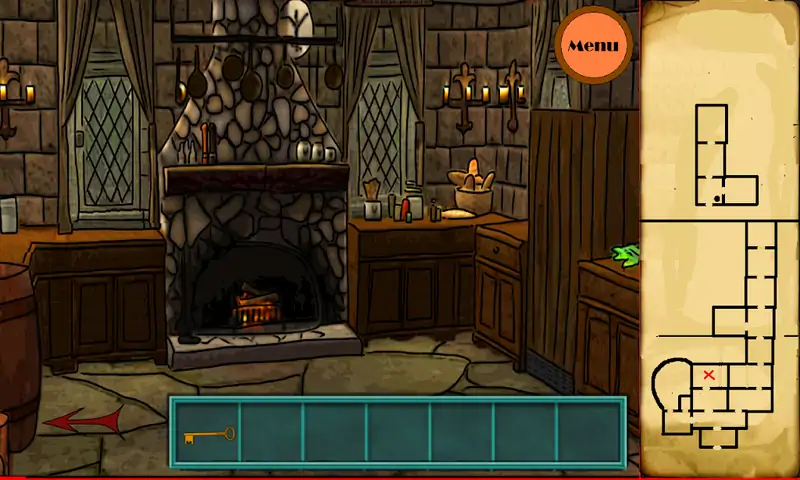The image size is (800, 480).
Task: Click the red X marker on map
Action: [x=709, y=375]
